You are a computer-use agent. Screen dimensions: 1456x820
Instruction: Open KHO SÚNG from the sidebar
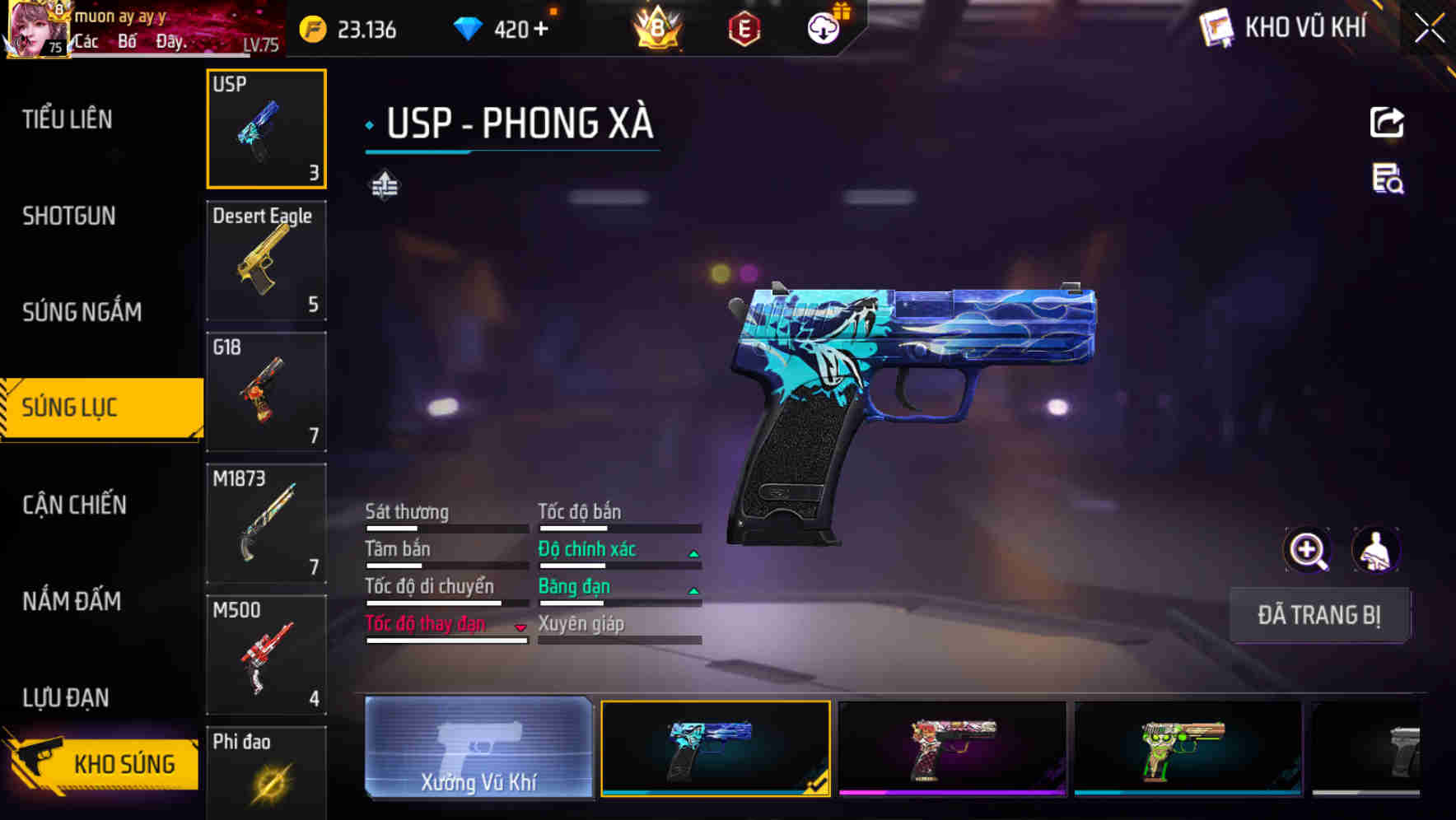[99, 763]
